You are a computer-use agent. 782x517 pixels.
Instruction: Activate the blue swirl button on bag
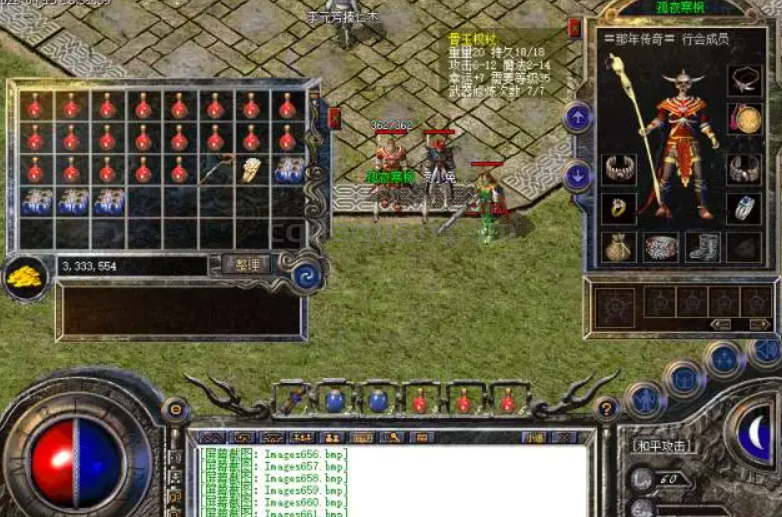[x=307, y=276]
